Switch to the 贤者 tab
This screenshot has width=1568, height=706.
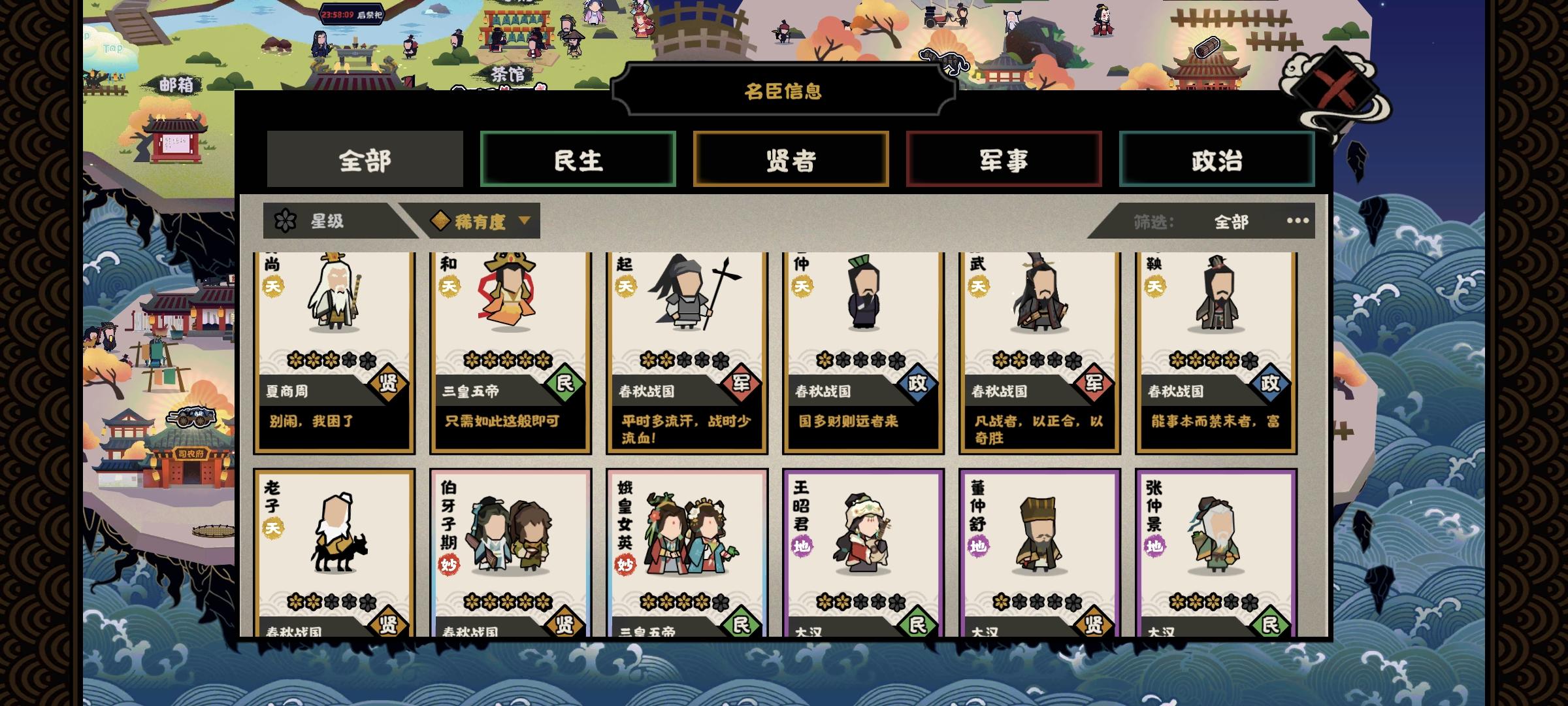791,159
